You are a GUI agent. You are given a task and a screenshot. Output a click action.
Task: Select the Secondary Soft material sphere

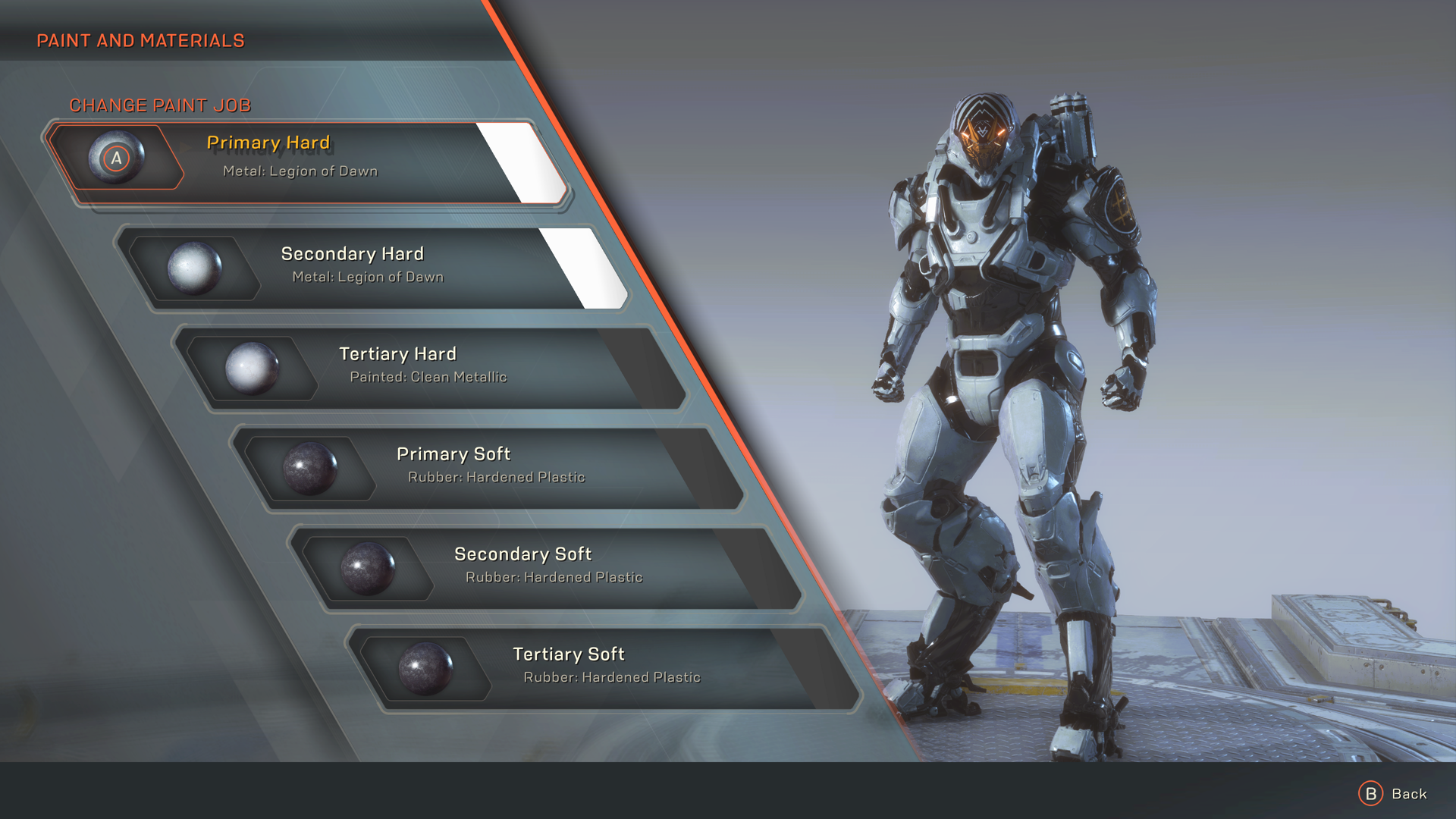[371, 567]
